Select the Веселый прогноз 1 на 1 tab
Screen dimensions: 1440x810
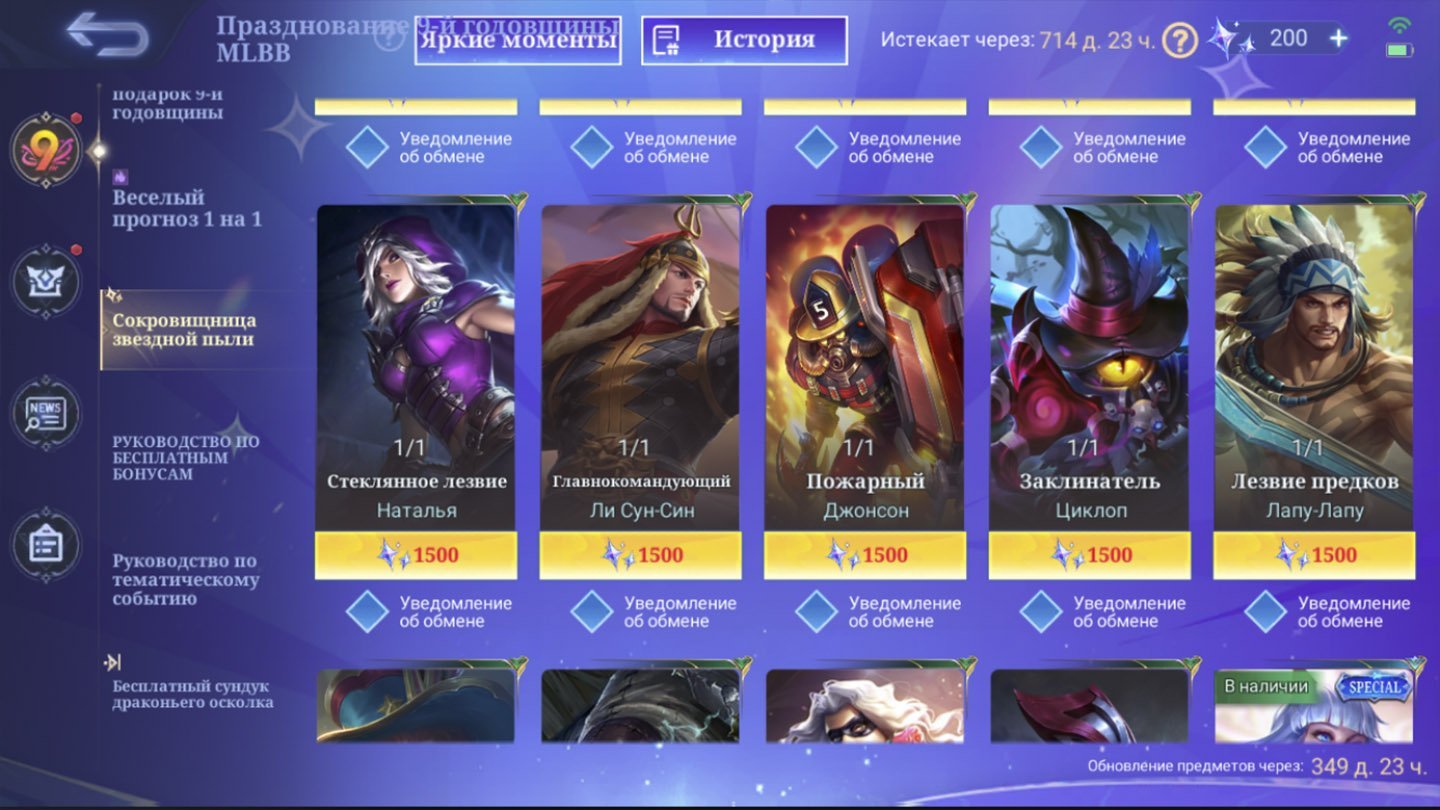187,208
